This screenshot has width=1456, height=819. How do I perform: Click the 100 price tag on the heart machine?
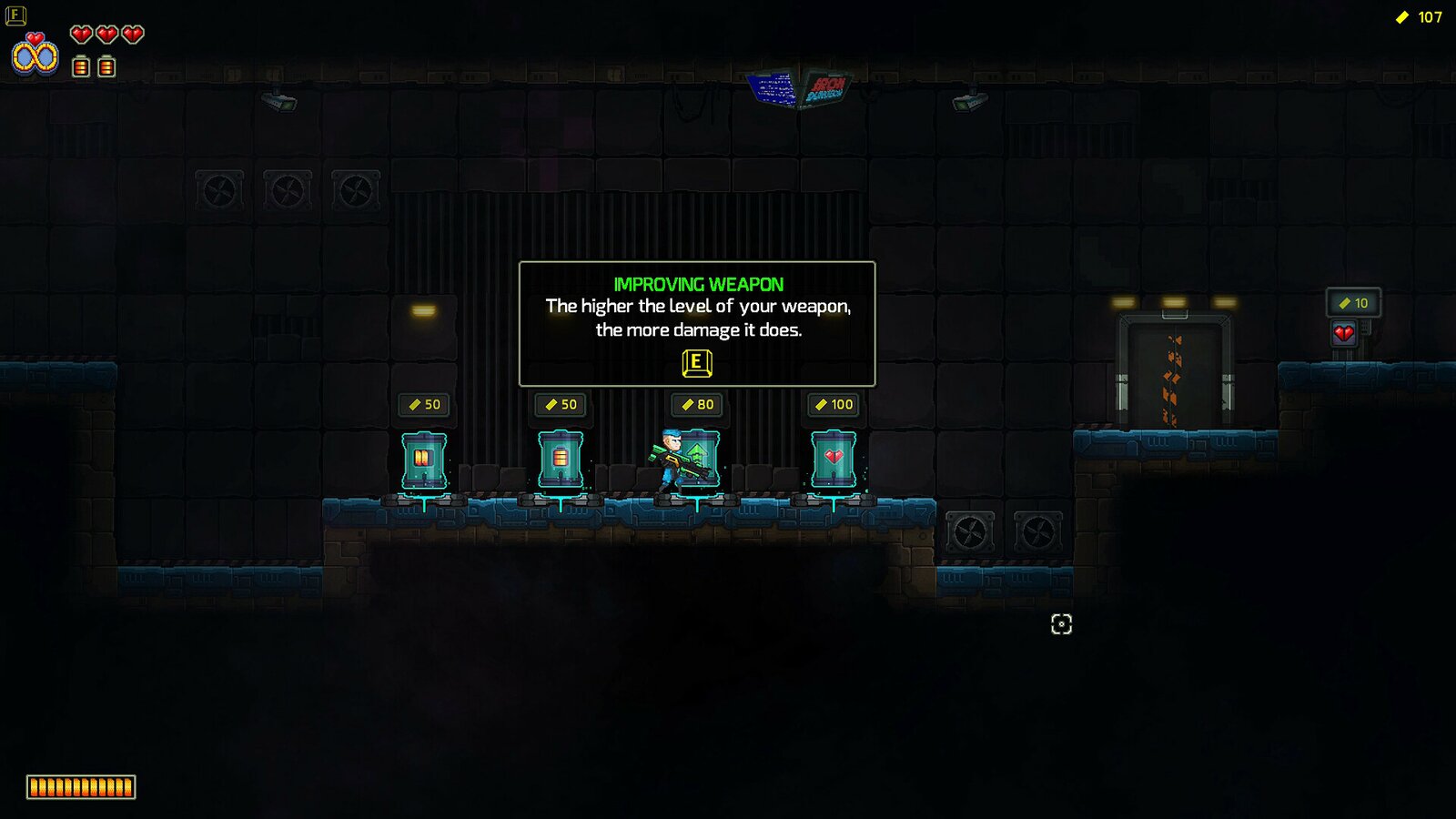(834, 404)
